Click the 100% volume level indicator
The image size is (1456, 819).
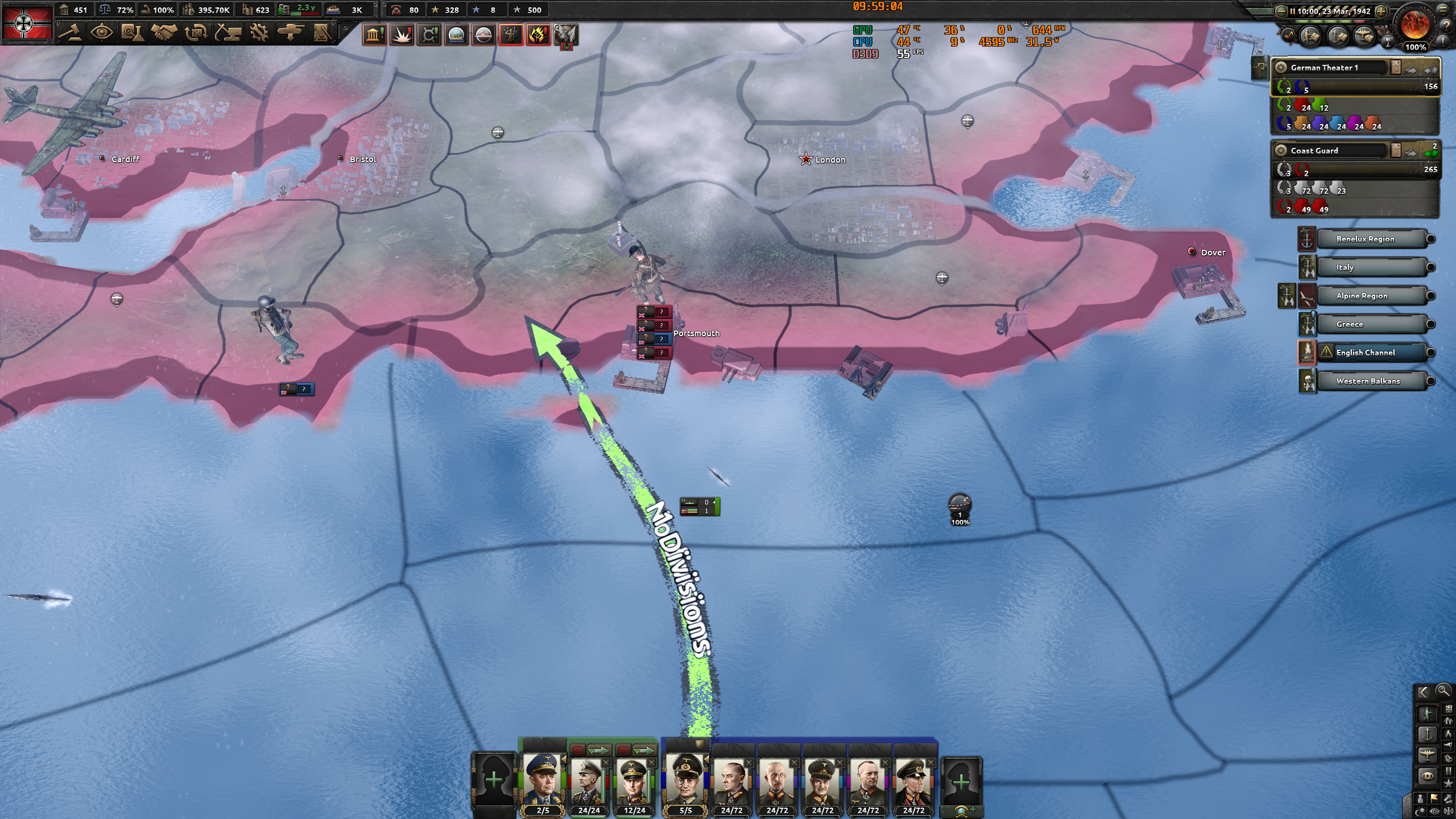click(x=1414, y=48)
